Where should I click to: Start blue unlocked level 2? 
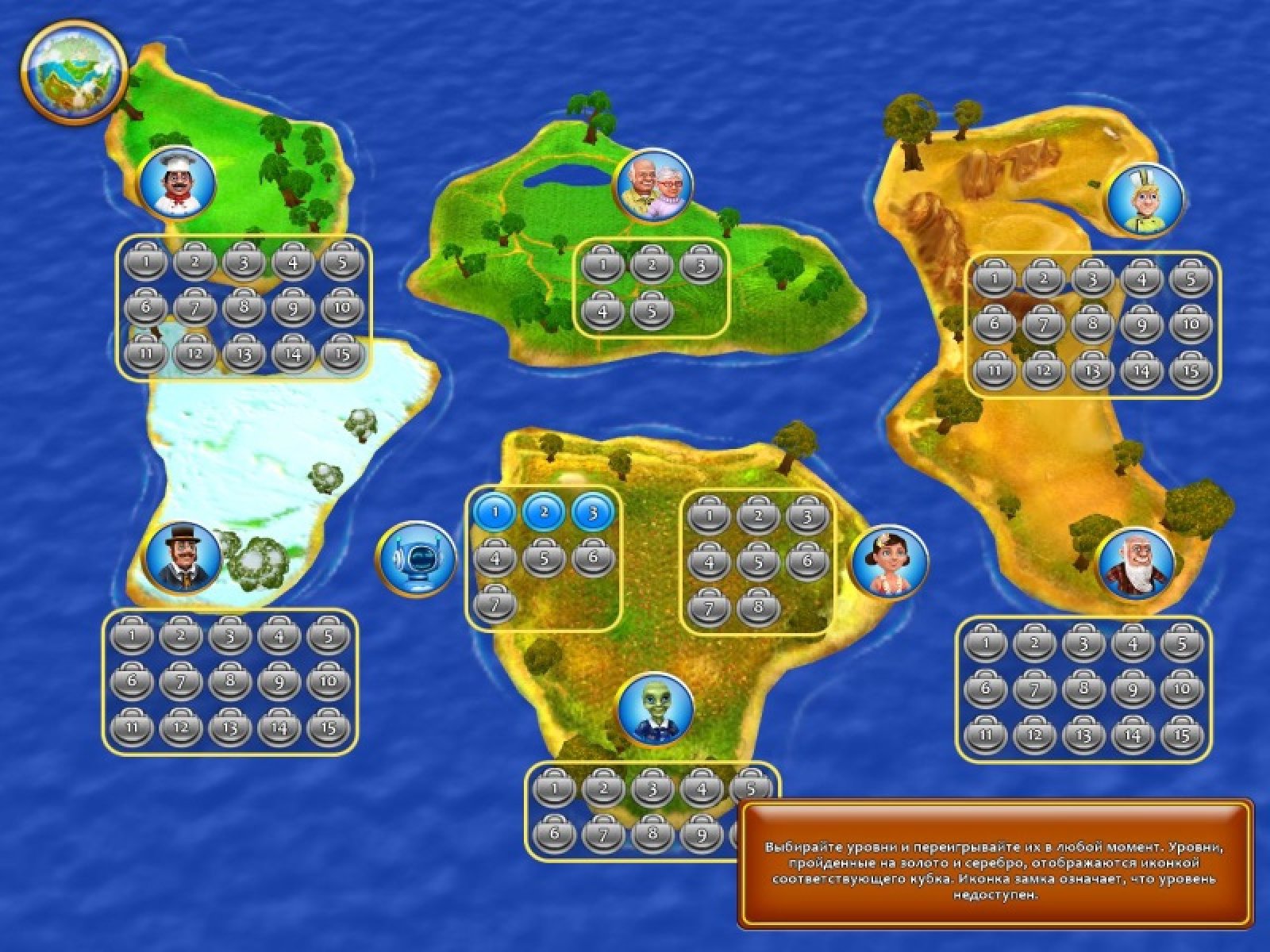tap(545, 512)
